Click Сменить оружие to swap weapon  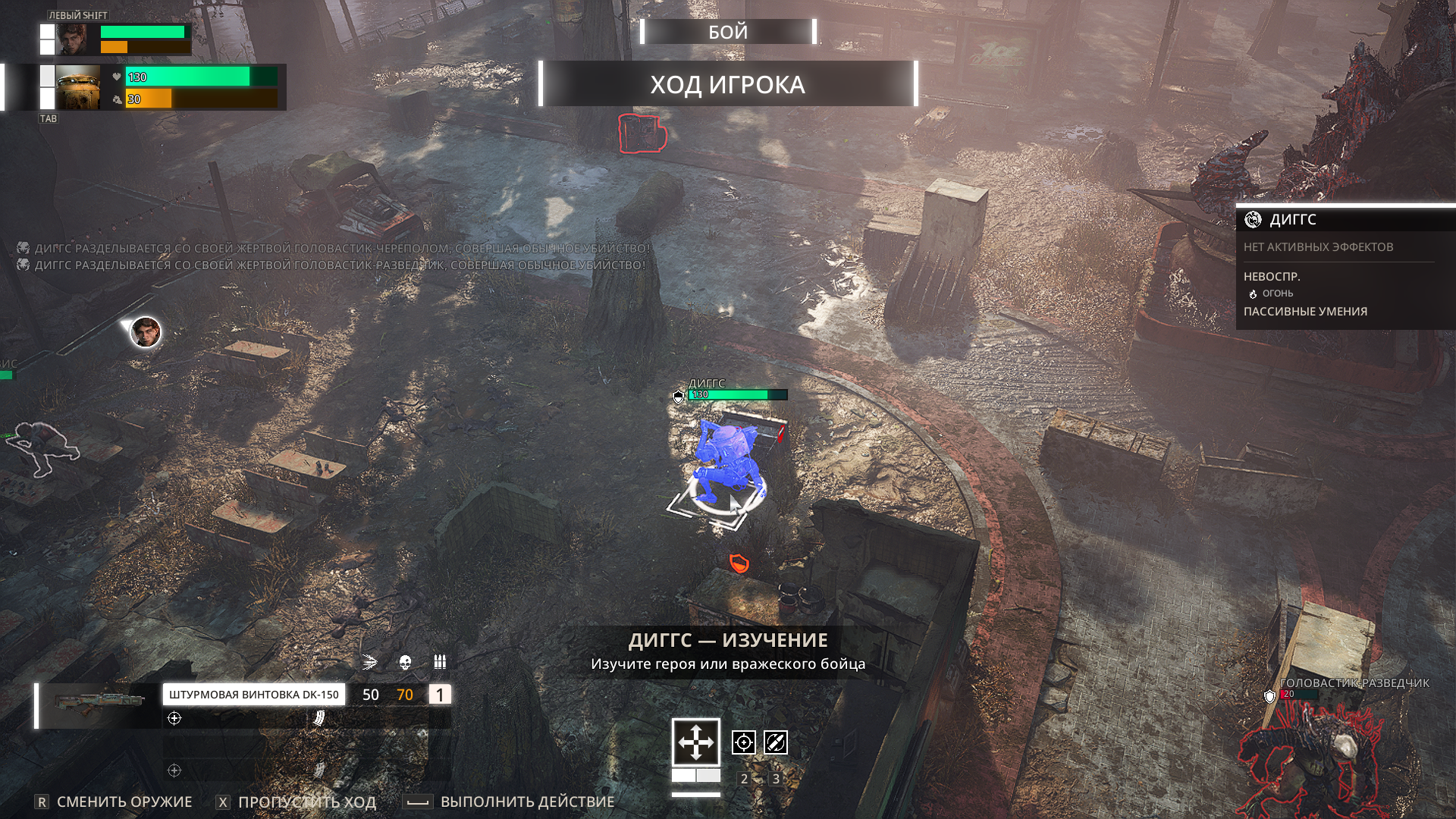(124, 802)
